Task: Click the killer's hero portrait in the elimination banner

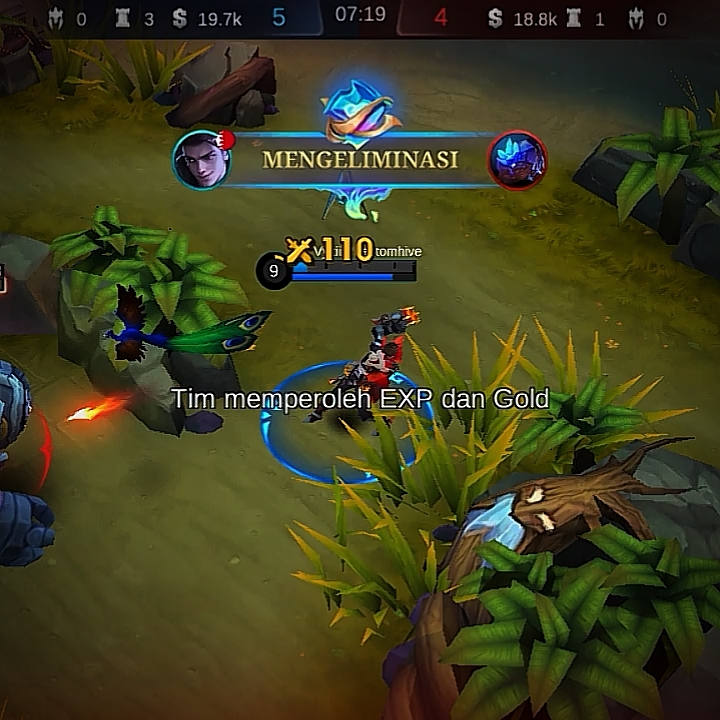Action: coord(202,160)
